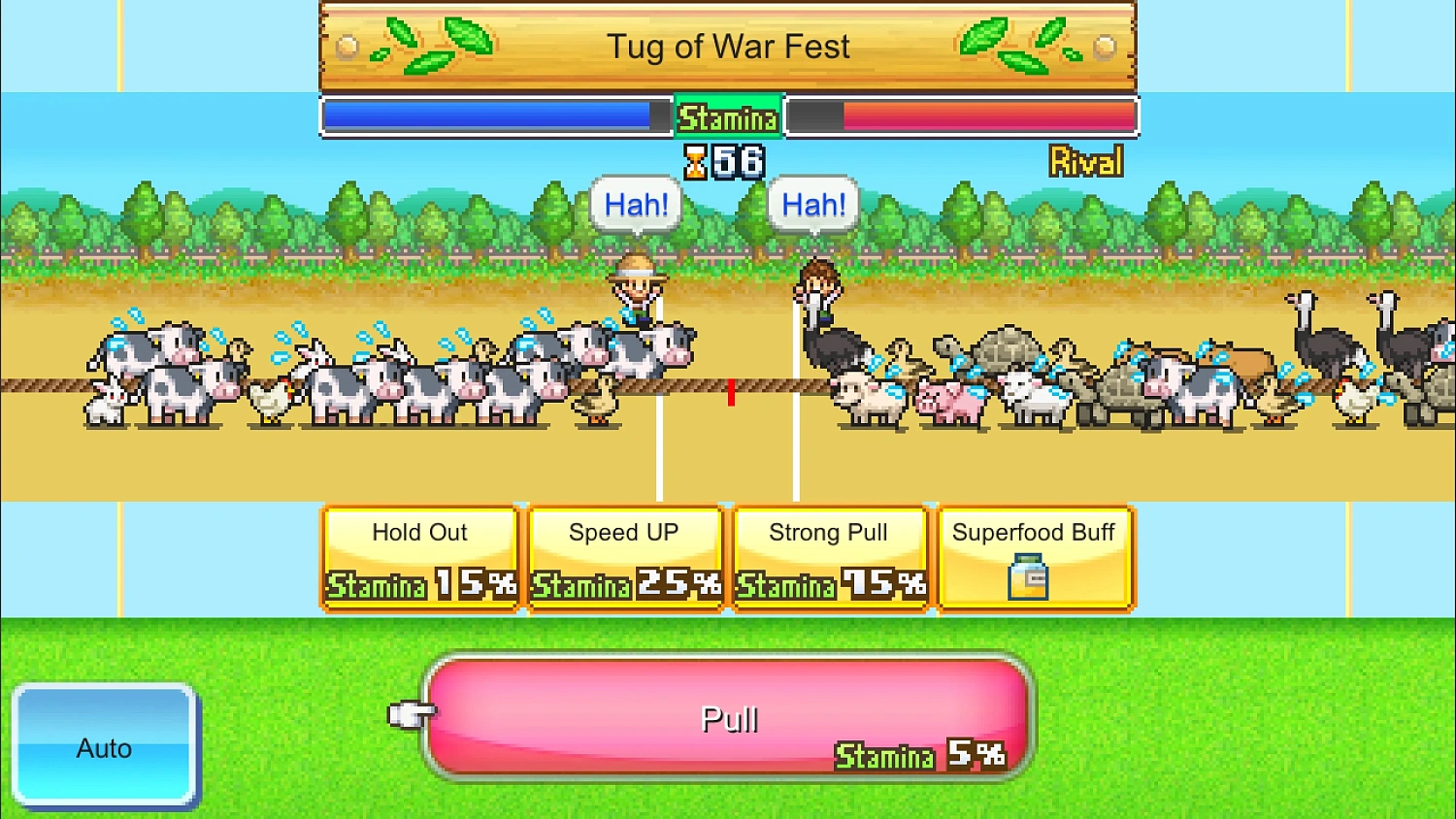Expand the Tug of War Fest title banner
The width and height of the screenshot is (1456, 819).
728,46
